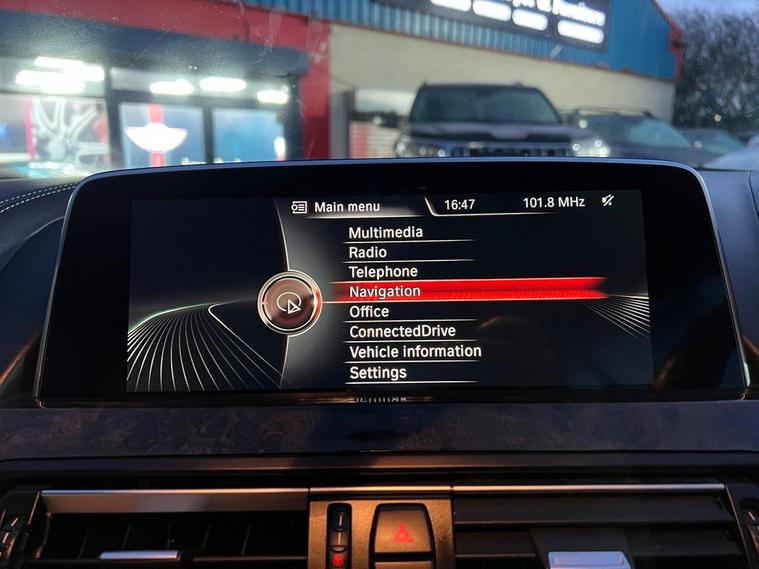The height and width of the screenshot is (569, 759).
Task: Open the Settings menu entry
Action: point(377,373)
